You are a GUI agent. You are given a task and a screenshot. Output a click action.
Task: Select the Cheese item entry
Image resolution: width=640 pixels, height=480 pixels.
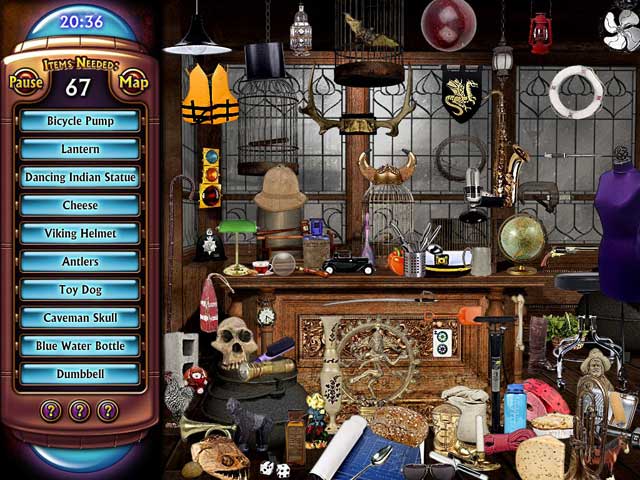pos(80,205)
